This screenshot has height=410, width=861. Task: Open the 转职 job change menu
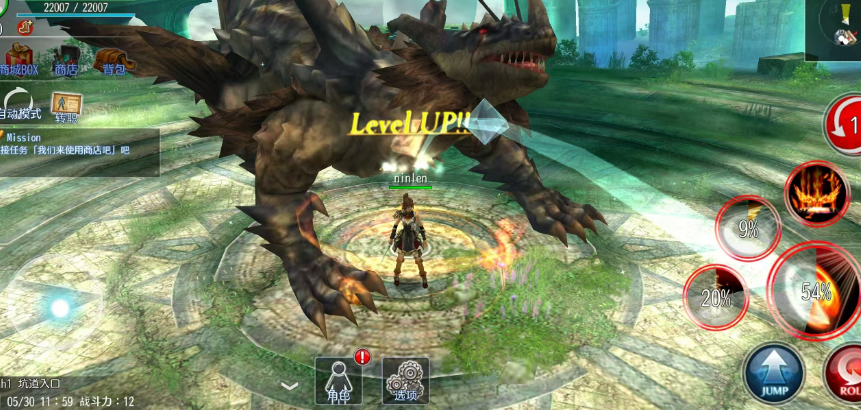67,106
